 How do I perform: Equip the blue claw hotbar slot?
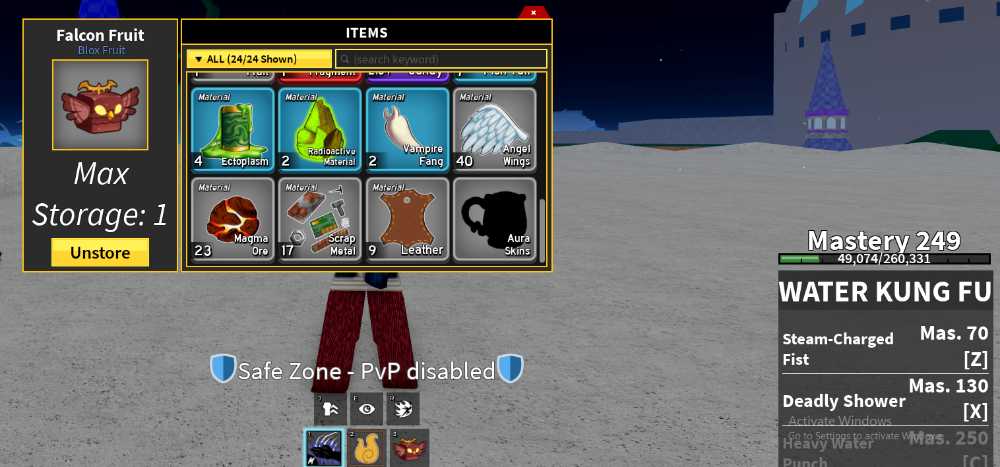coord(324,447)
